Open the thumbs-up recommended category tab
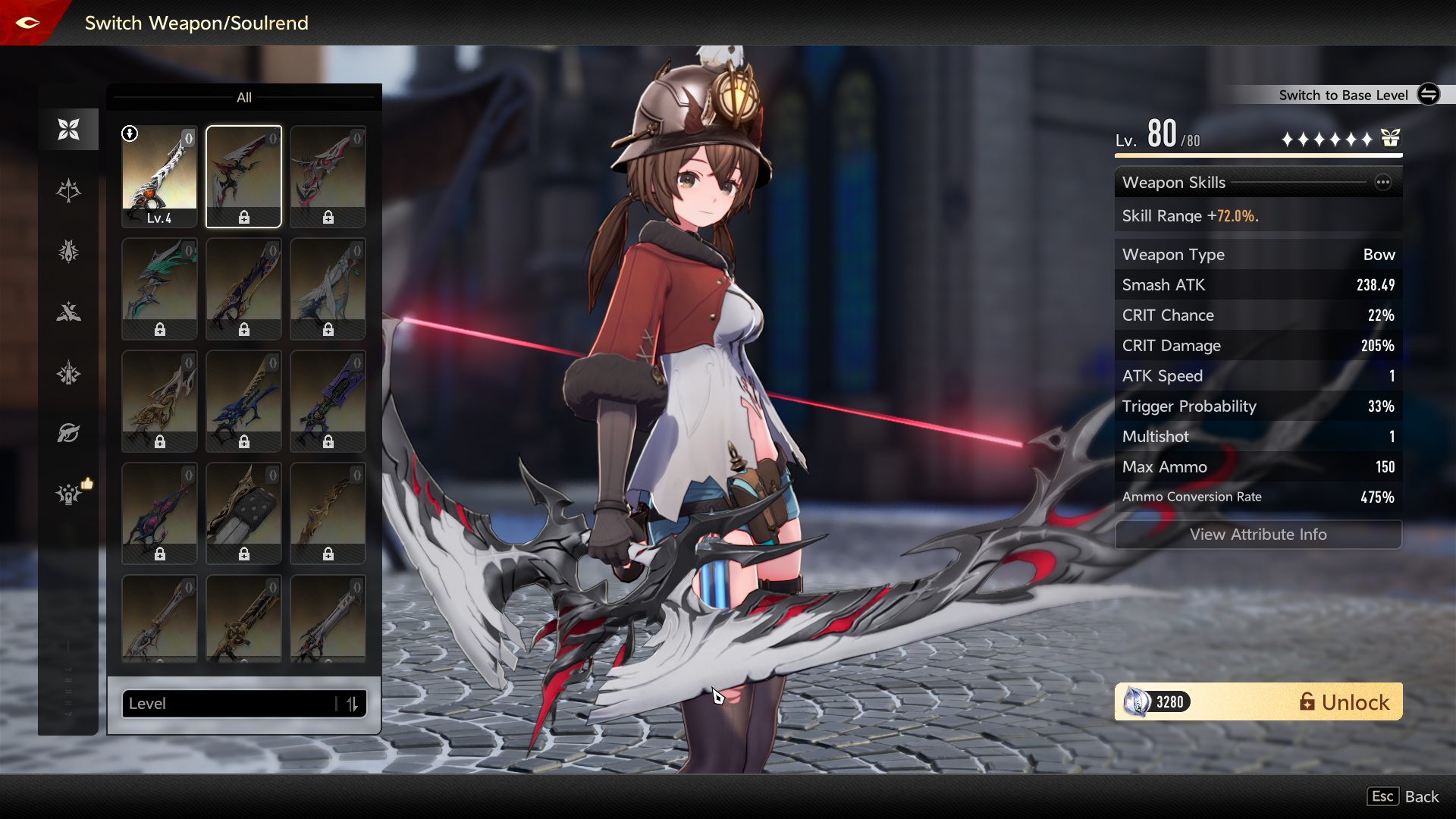1456x819 pixels. pos(70,494)
